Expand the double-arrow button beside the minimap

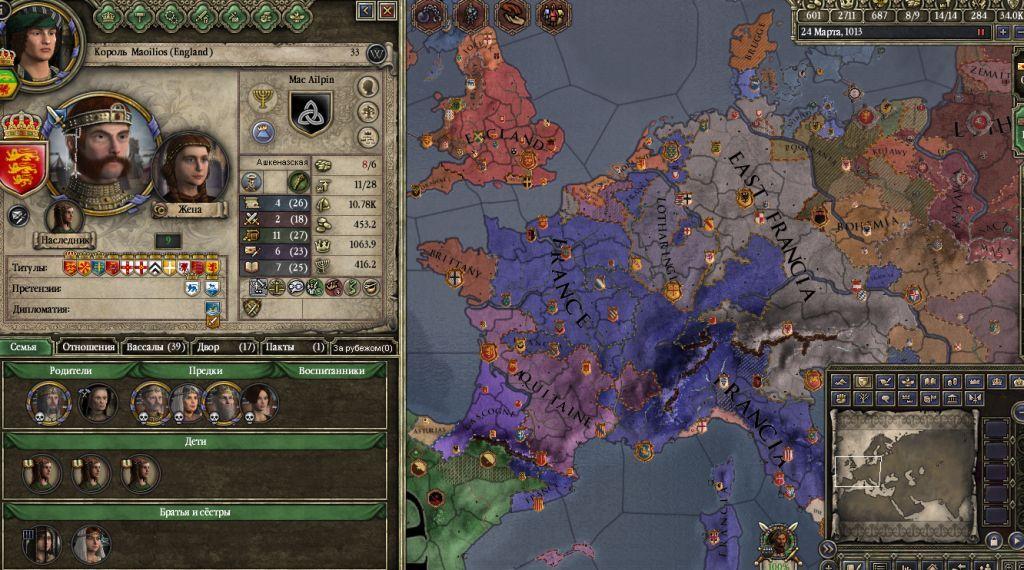point(827,549)
